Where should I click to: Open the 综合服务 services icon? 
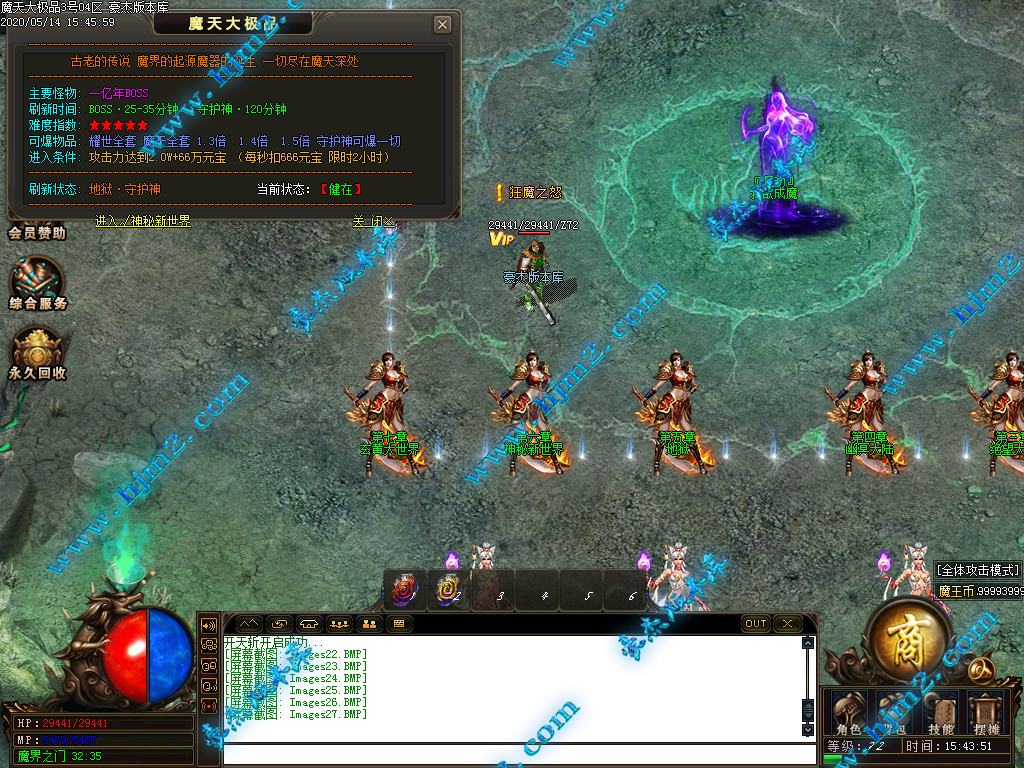click(x=37, y=285)
